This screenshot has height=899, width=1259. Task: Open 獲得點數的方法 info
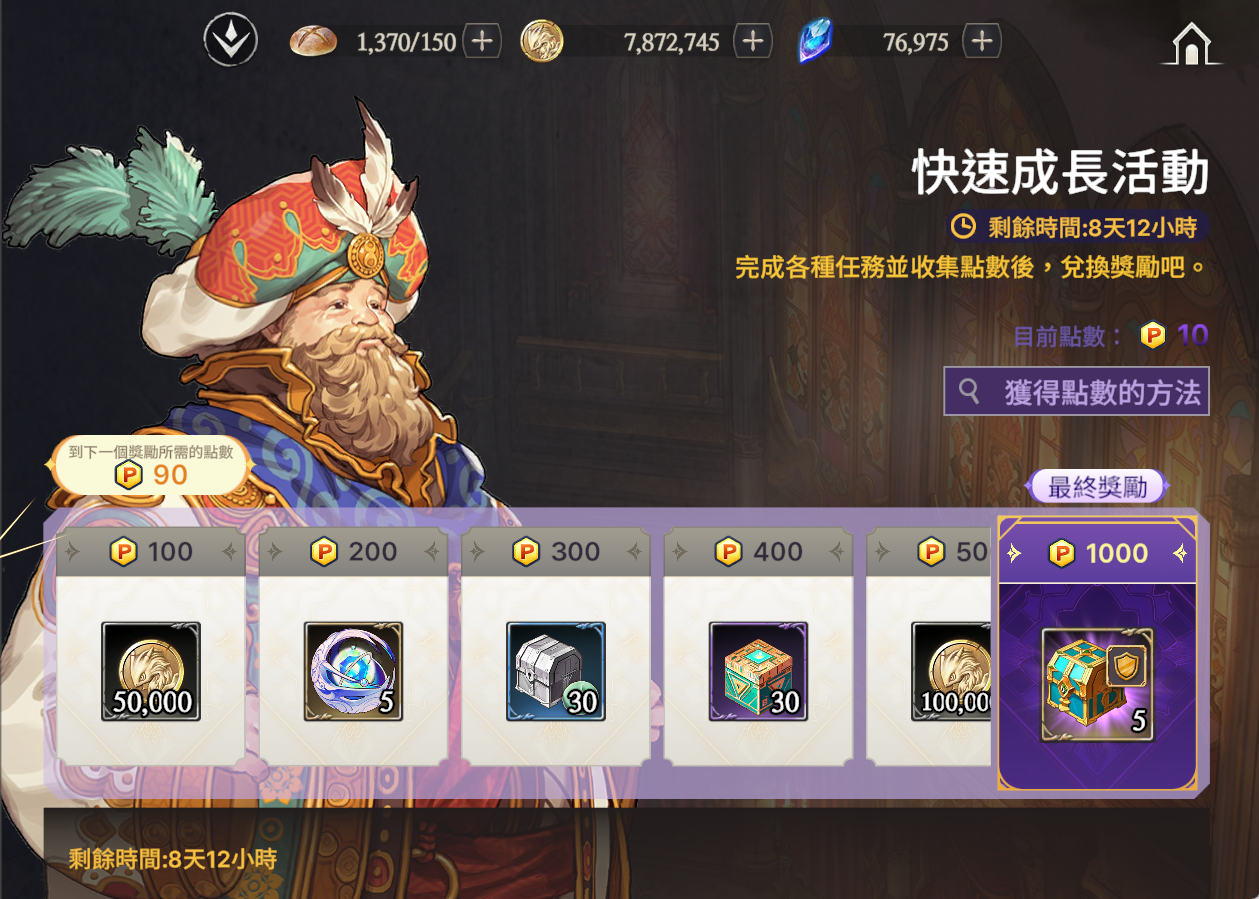coord(1076,391)
